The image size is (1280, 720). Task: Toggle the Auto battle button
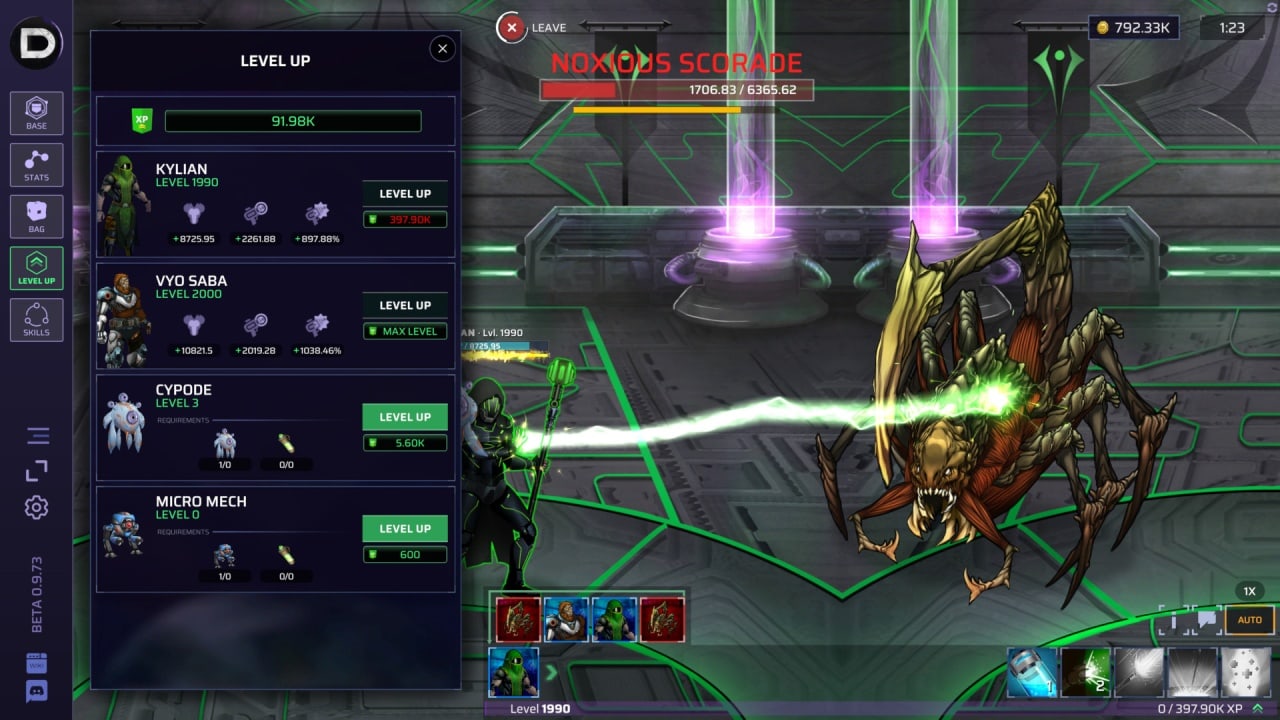point(1250,620)
